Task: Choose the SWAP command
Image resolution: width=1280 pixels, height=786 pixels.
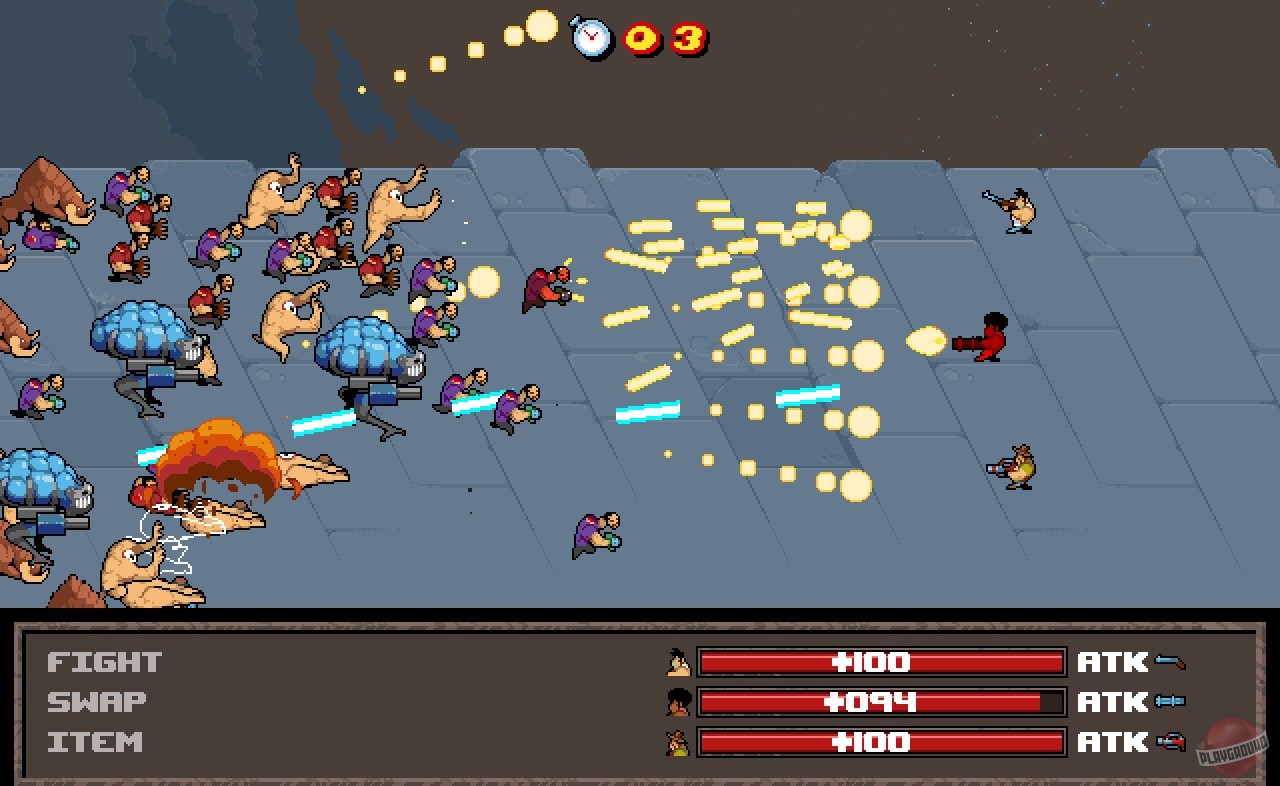Action: (97, 701)
